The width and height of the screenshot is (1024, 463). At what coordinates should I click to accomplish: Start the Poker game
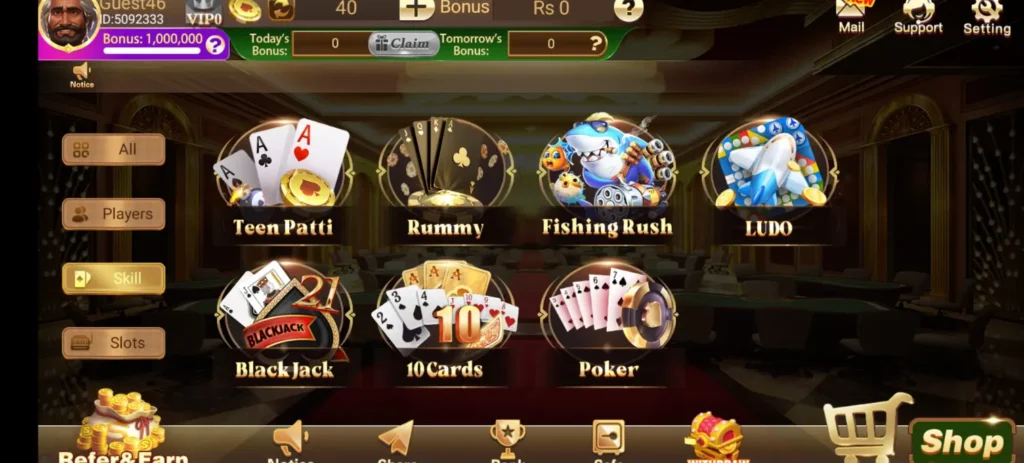(x=607, y=318)
